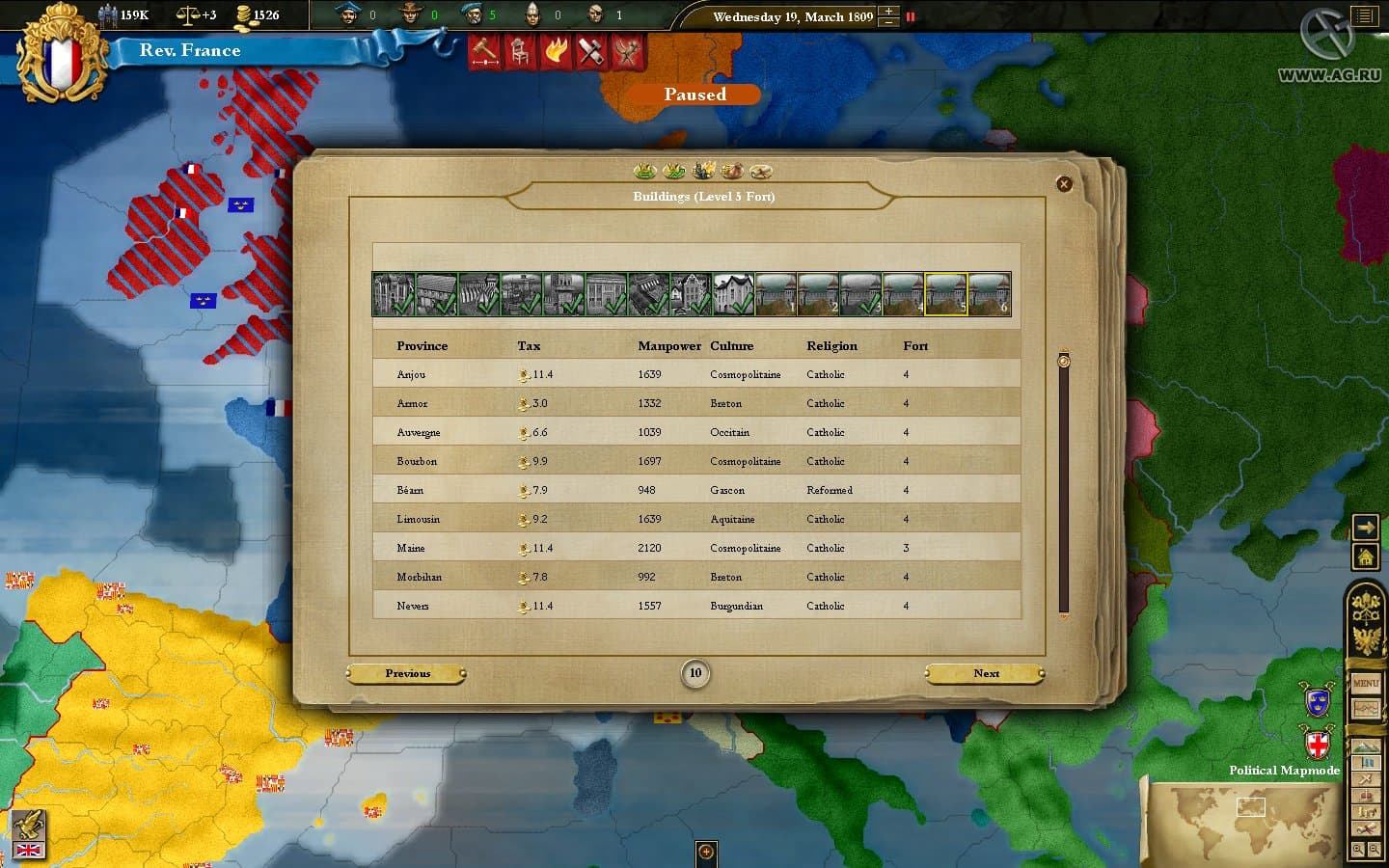Image resolution: width=1389 pixels, height=868 pixels.
Task: Open the MENU on the right sidebar
Action: (x=1367, y=683)
